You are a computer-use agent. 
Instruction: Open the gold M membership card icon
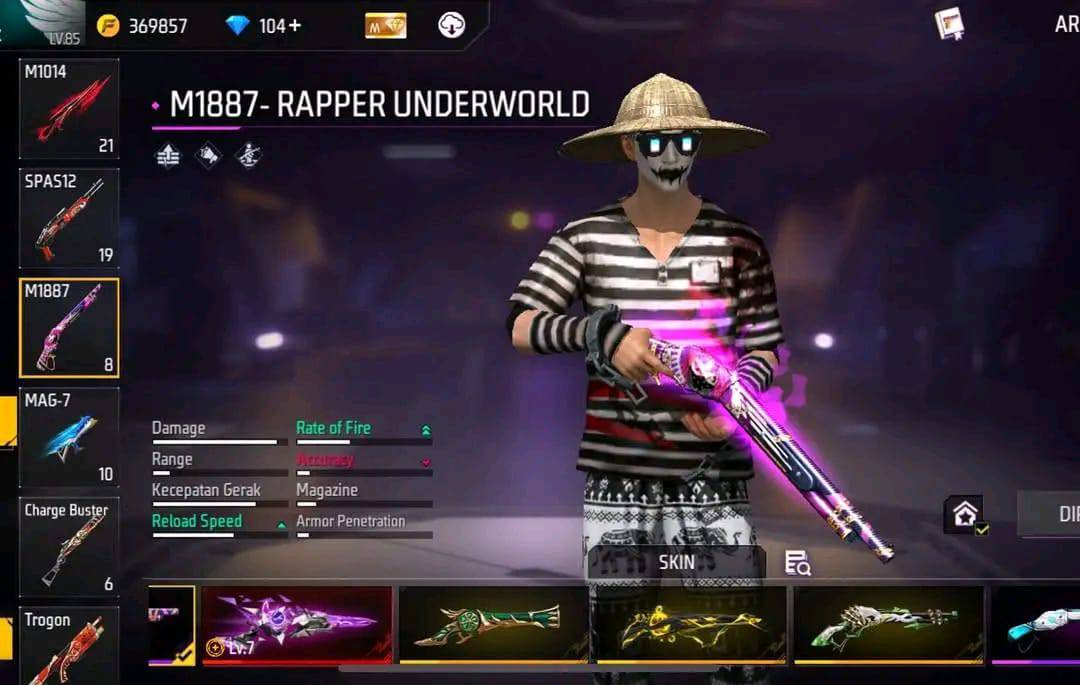pos(385,26)
